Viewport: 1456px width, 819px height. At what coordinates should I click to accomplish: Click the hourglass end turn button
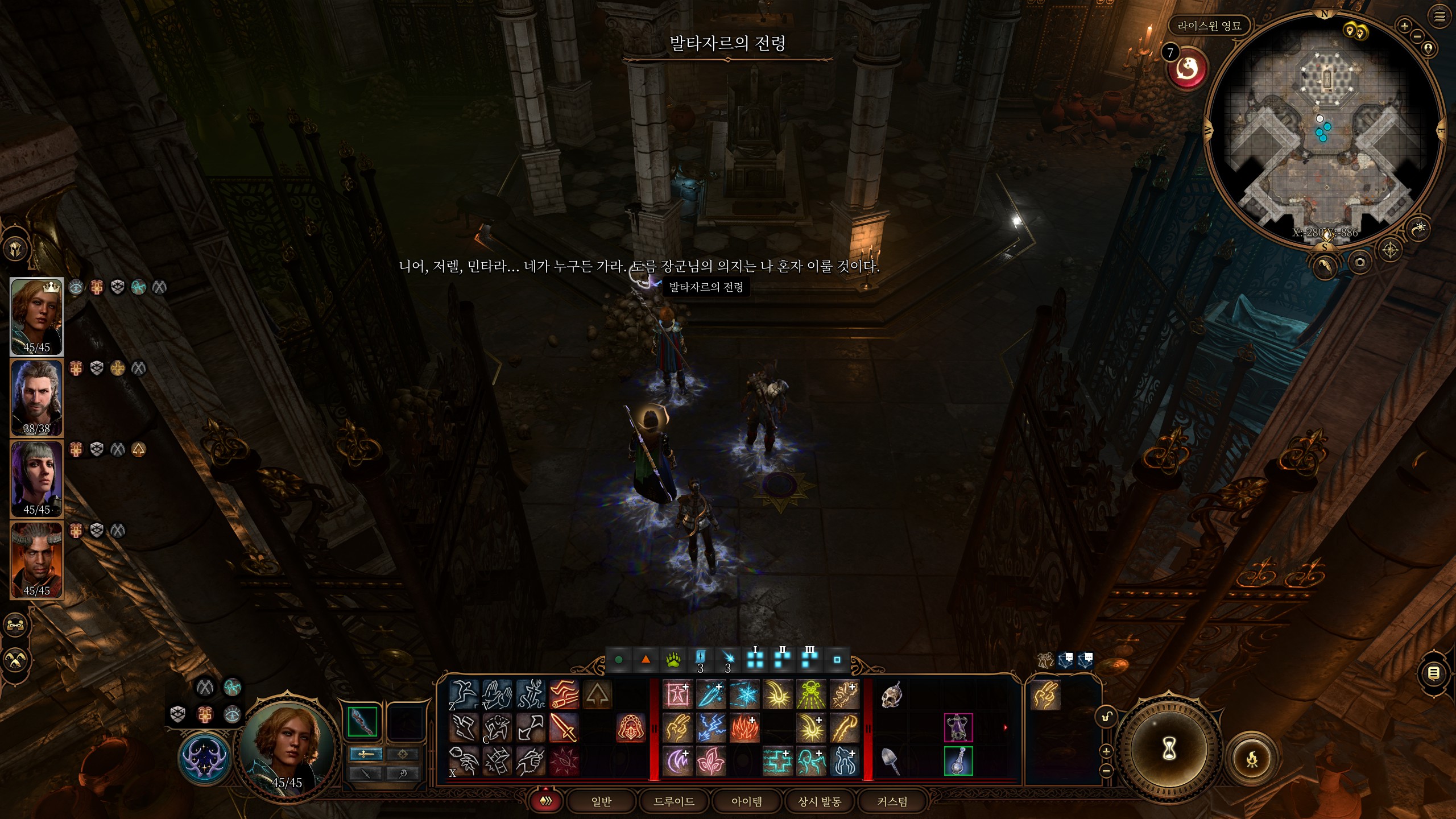tap(1169, 748)
